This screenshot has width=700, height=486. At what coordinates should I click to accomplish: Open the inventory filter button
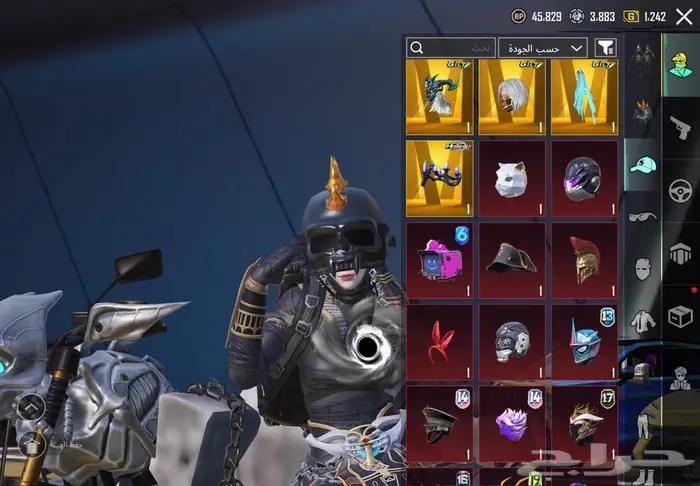(605, 47)
